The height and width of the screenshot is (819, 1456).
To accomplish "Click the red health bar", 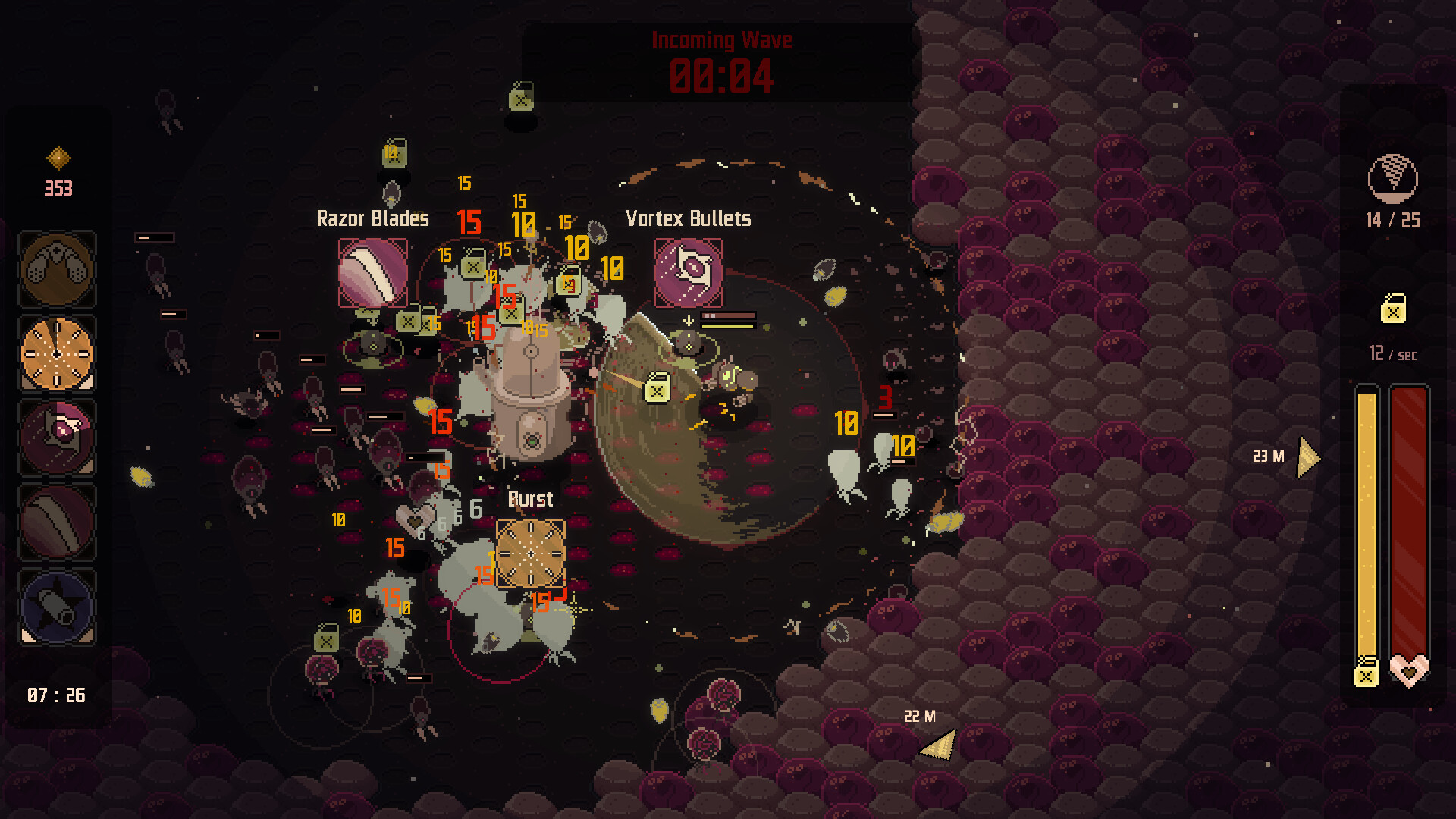I will 1408,523.
